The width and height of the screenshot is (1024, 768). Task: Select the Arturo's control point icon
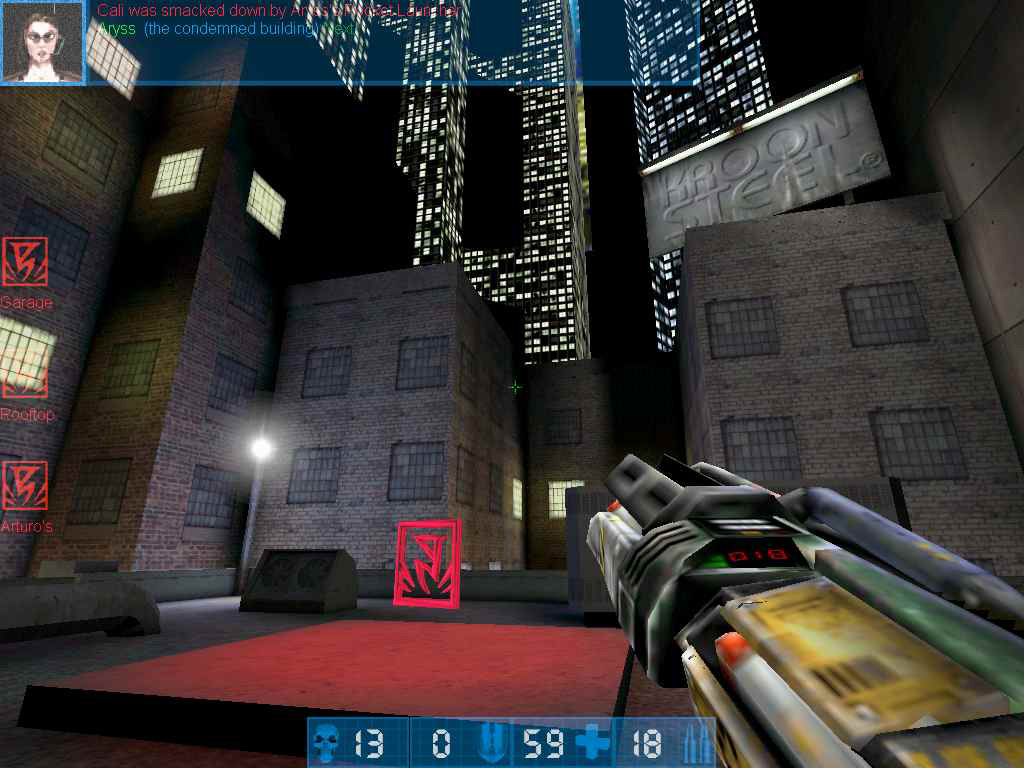point(24,485)
